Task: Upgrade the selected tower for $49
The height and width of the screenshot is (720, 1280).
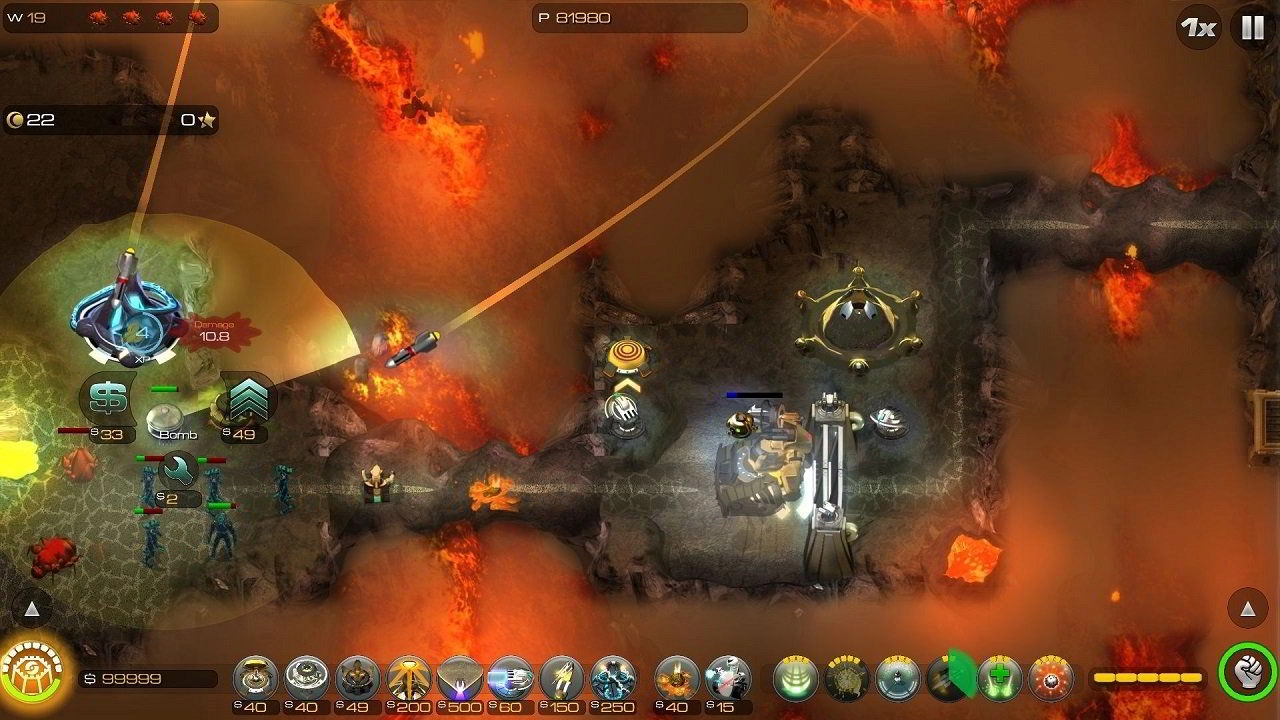Action: coord(246,400)
